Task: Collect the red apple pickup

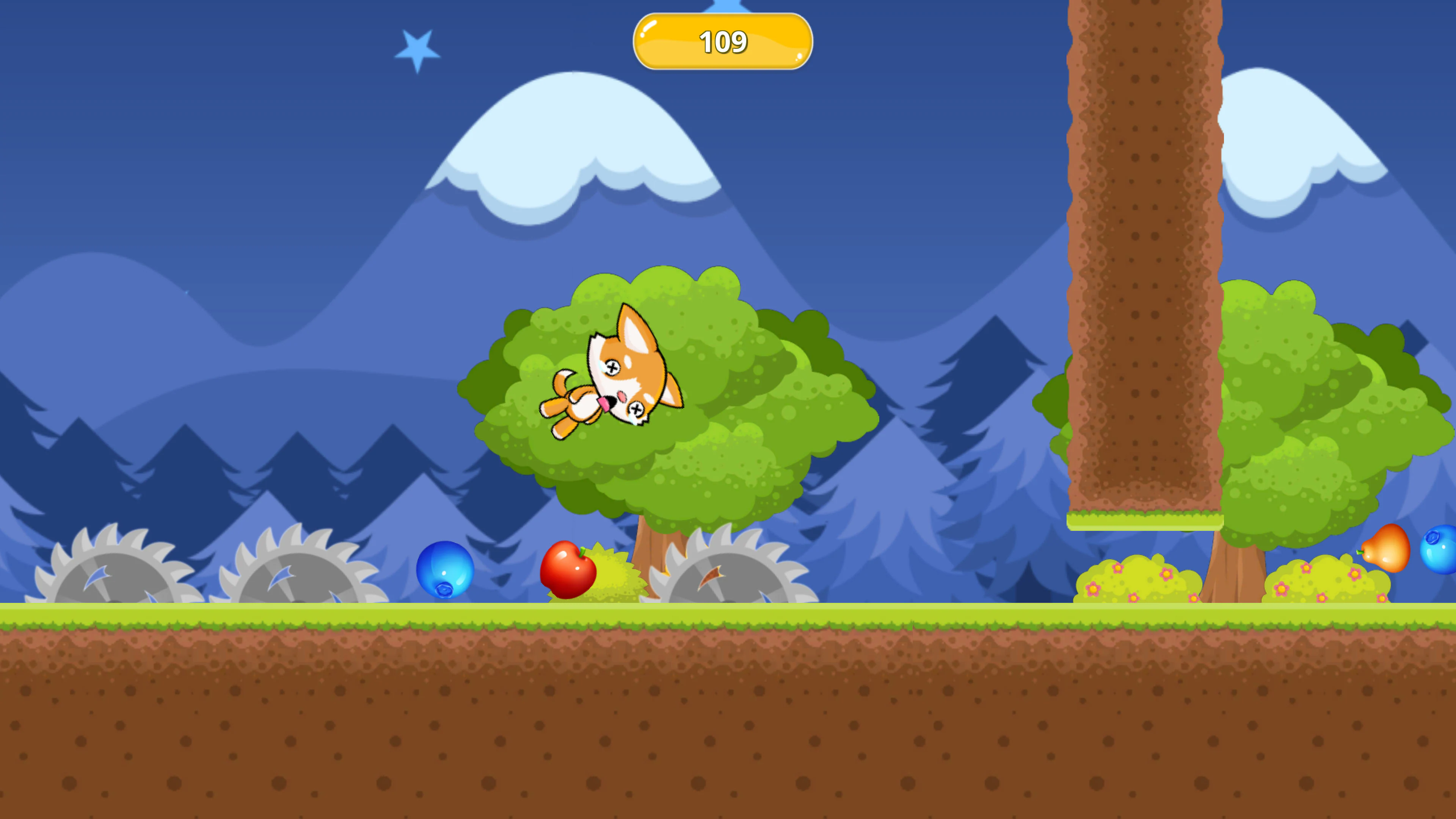Action: 568,571
